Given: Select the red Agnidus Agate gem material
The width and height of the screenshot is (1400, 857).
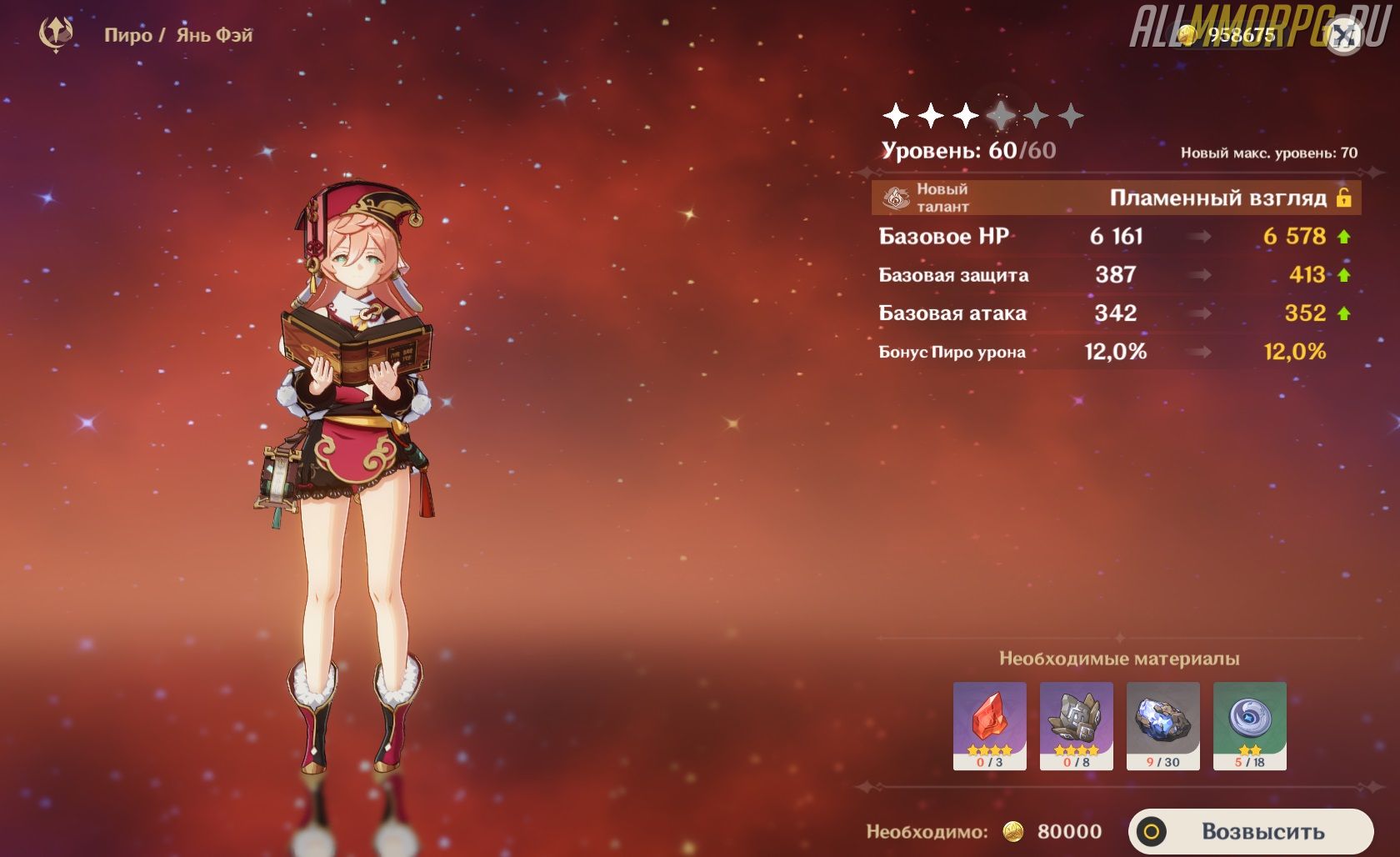Looking at the screenshot, I should click(989, 725).
